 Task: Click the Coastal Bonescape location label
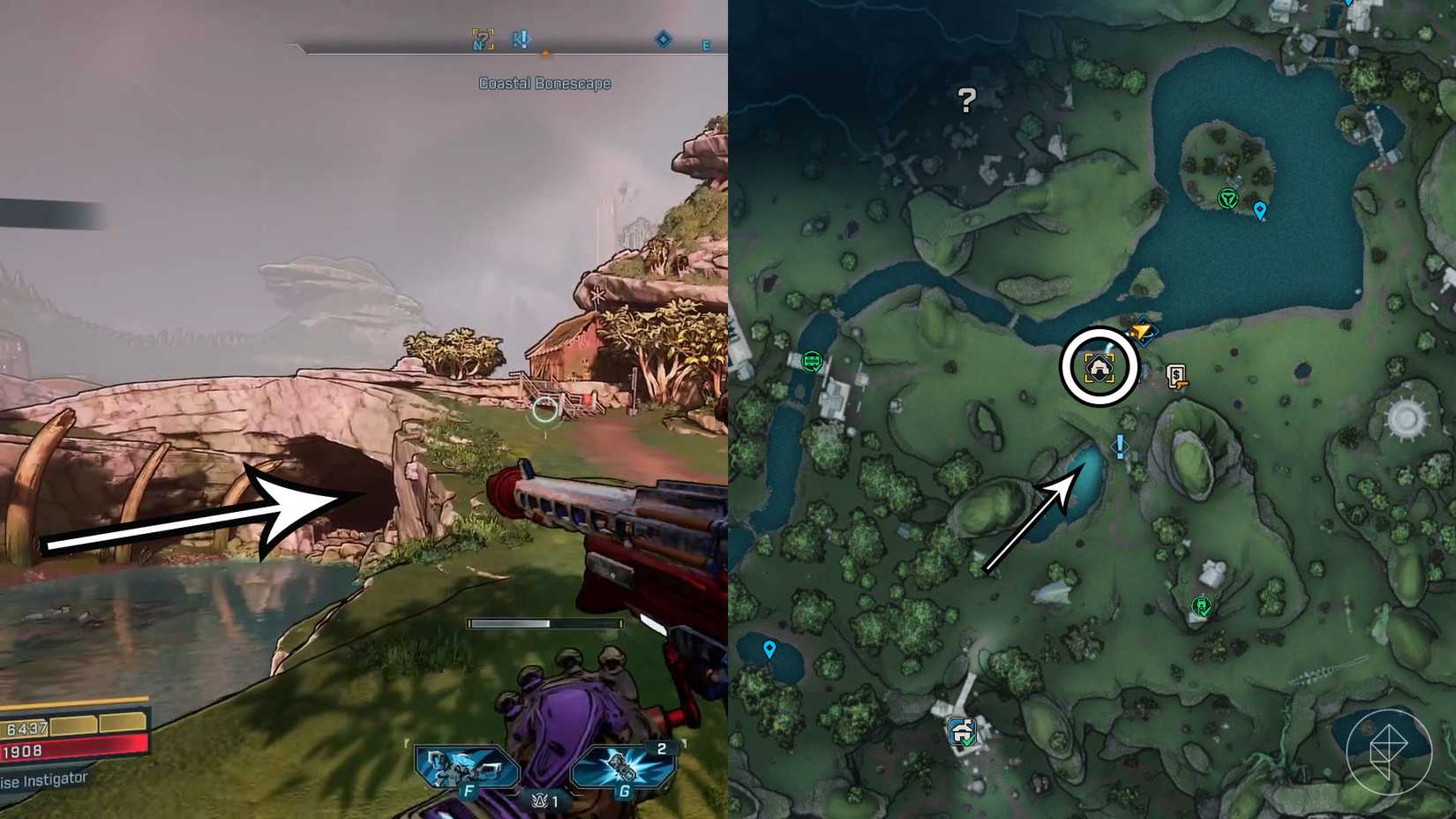545,82
